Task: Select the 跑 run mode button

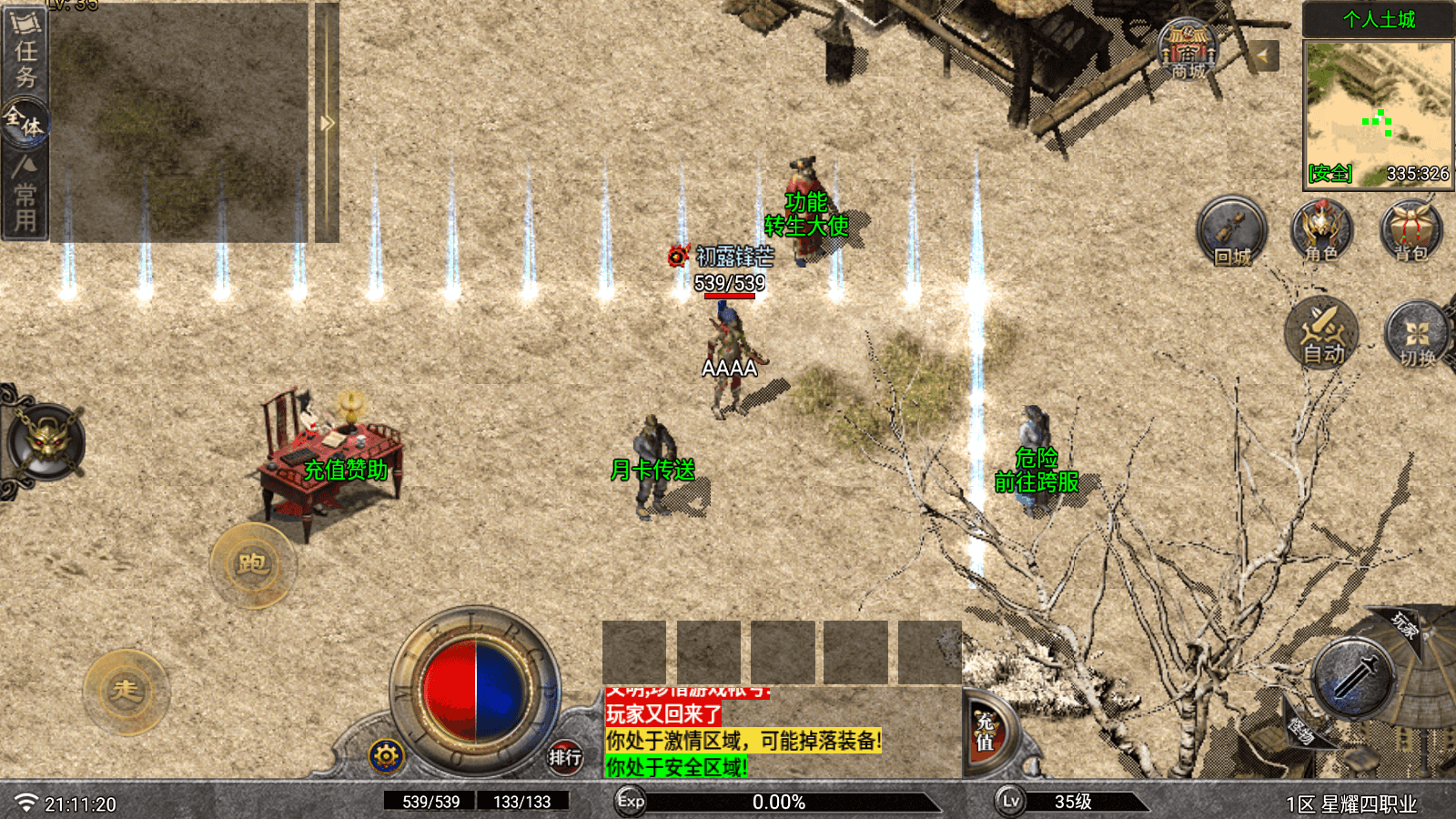Action: pos(253,565)
